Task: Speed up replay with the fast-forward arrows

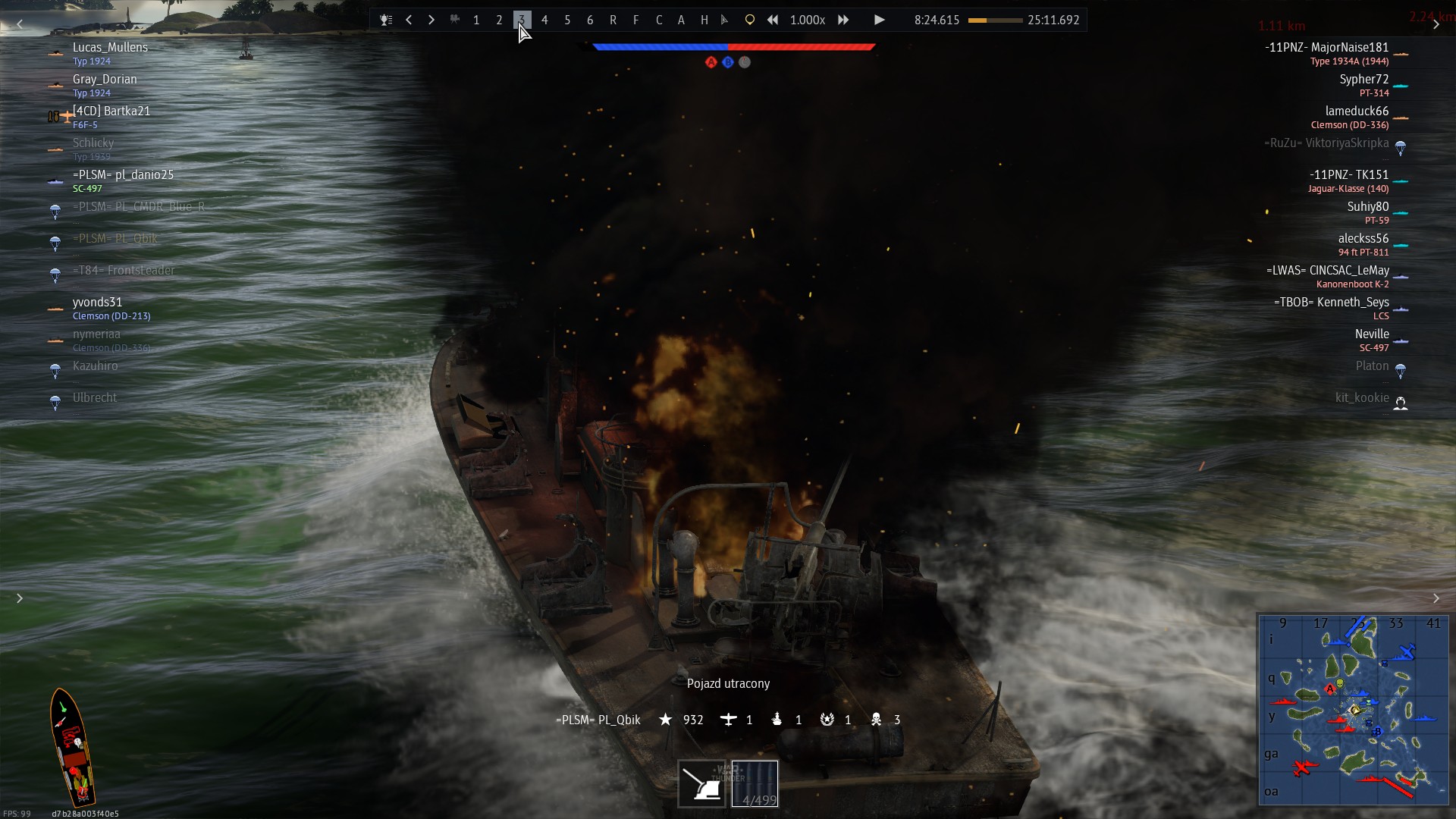Action: point(843,20)
